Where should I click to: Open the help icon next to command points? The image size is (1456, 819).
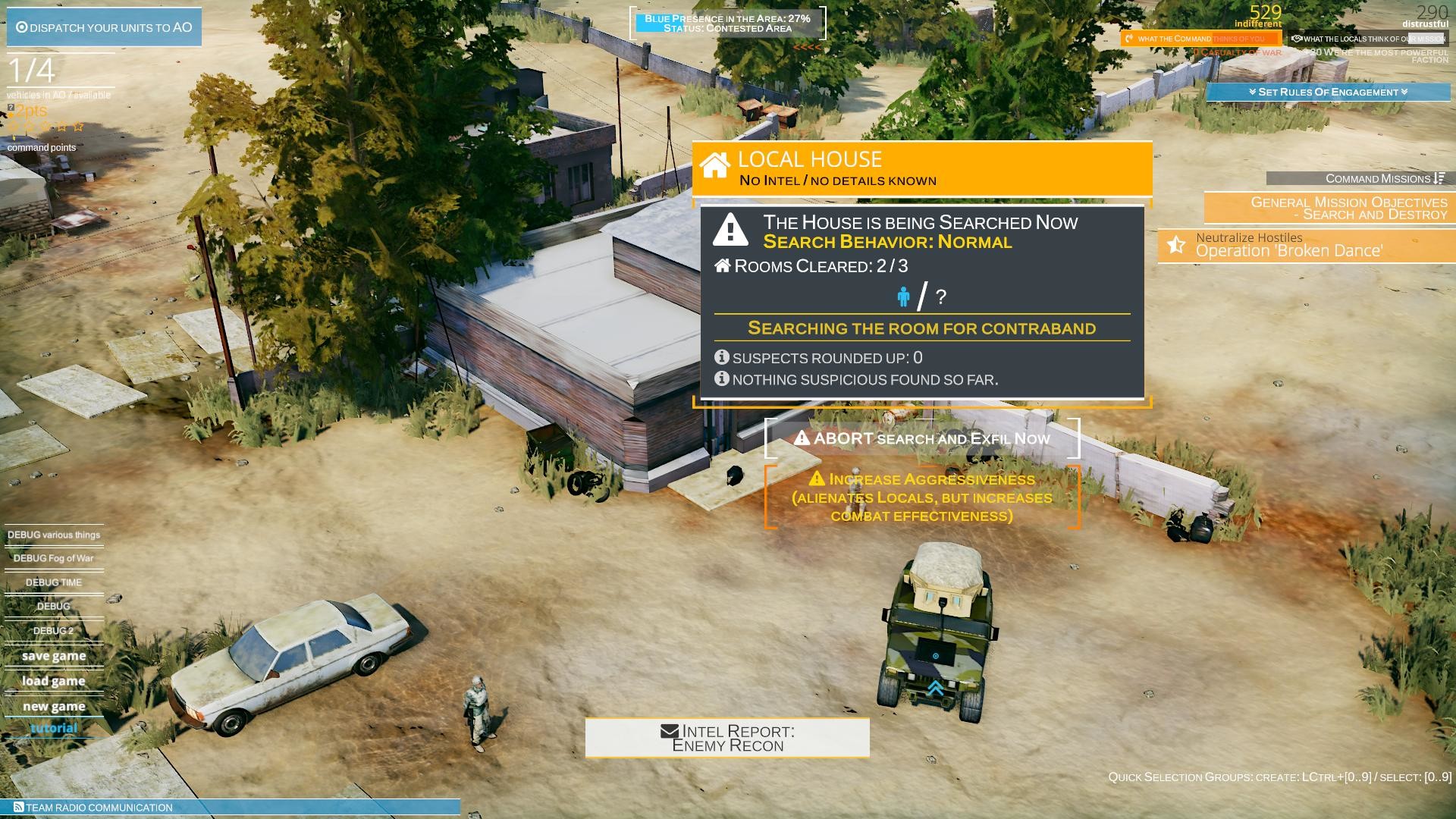coord(9,108)
